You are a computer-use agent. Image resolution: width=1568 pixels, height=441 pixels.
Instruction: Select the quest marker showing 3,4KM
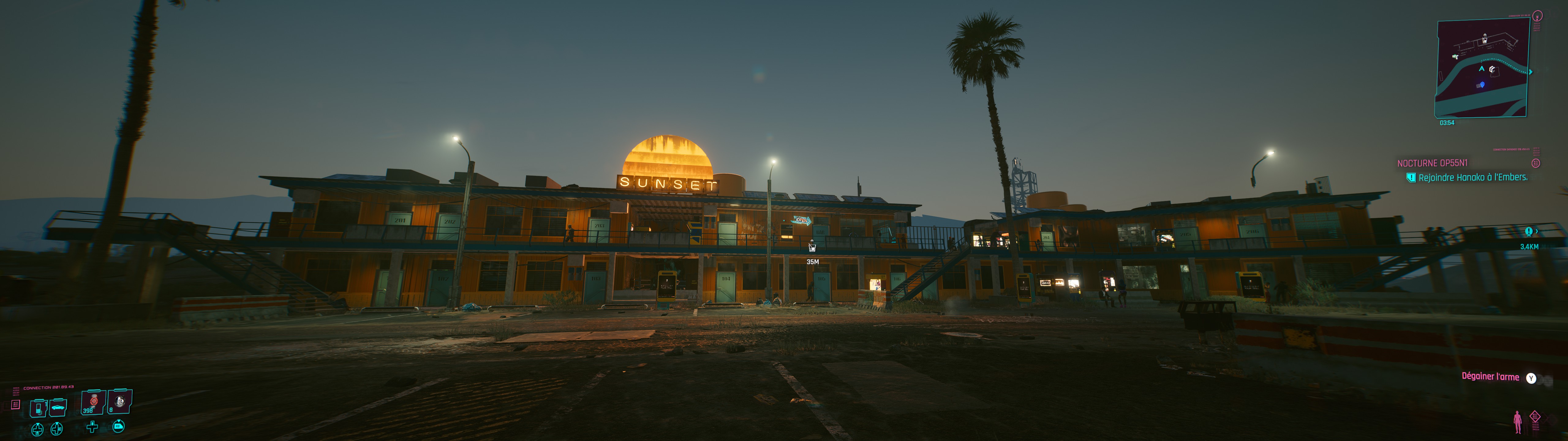(x=1528, y=232)
